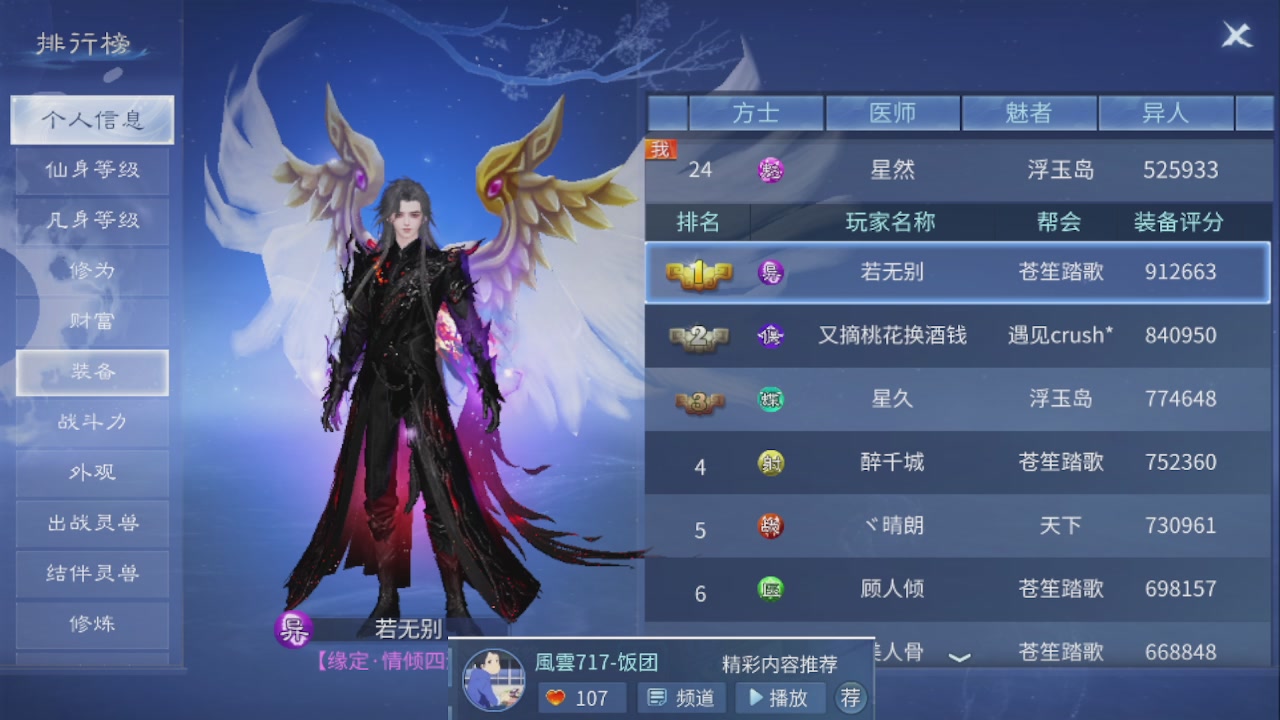Click the bronze rank 3 medal beside 星久
This screenshot has width=1280, height=720.
coord(700,399)
